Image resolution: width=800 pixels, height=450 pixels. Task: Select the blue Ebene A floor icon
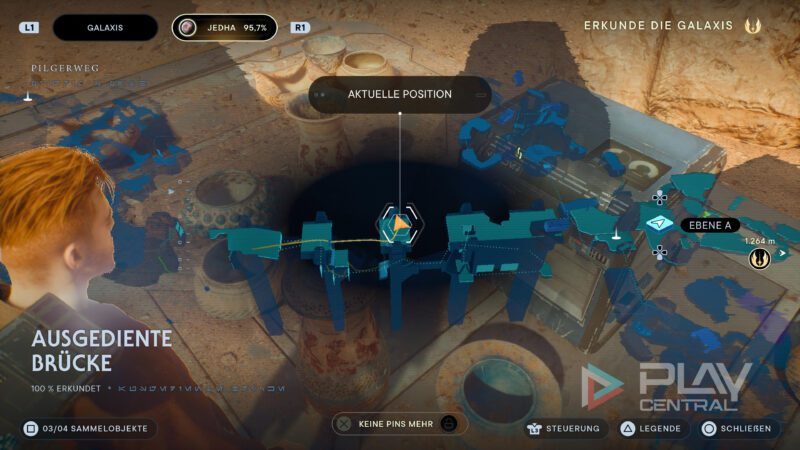(658, 224)
